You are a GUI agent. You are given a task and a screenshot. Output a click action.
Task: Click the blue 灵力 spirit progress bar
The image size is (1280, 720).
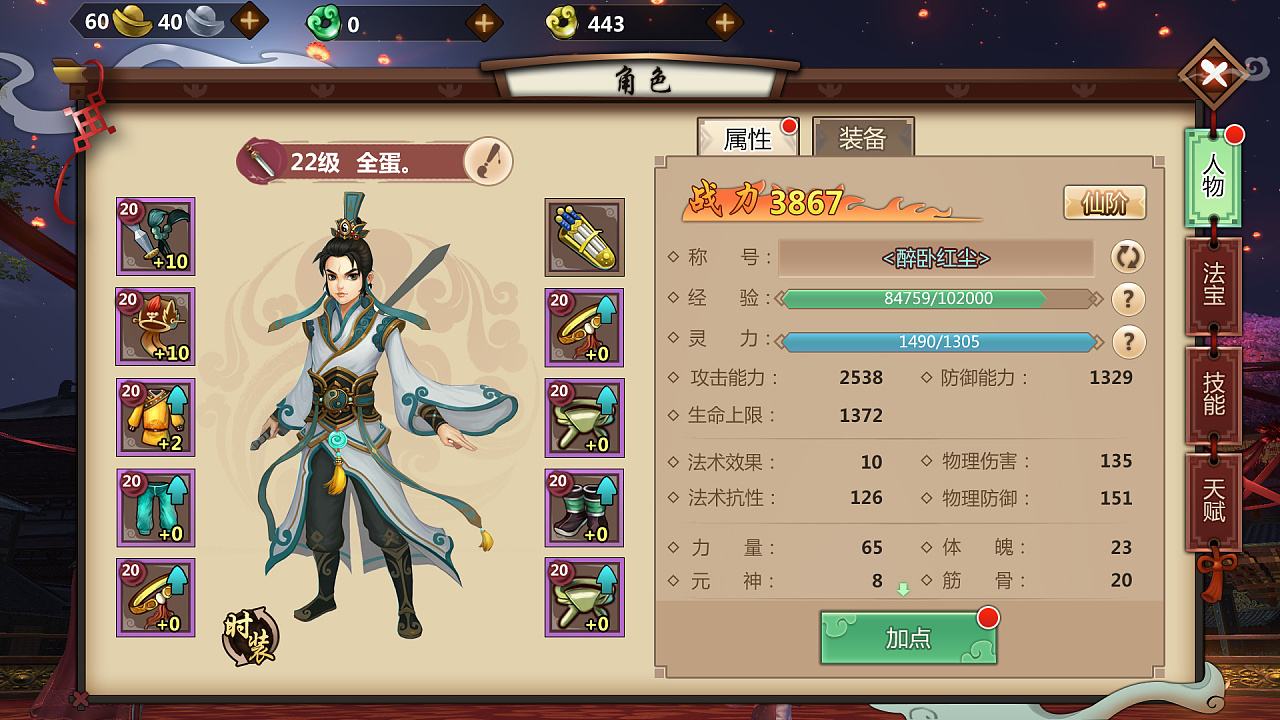[940, 342]
